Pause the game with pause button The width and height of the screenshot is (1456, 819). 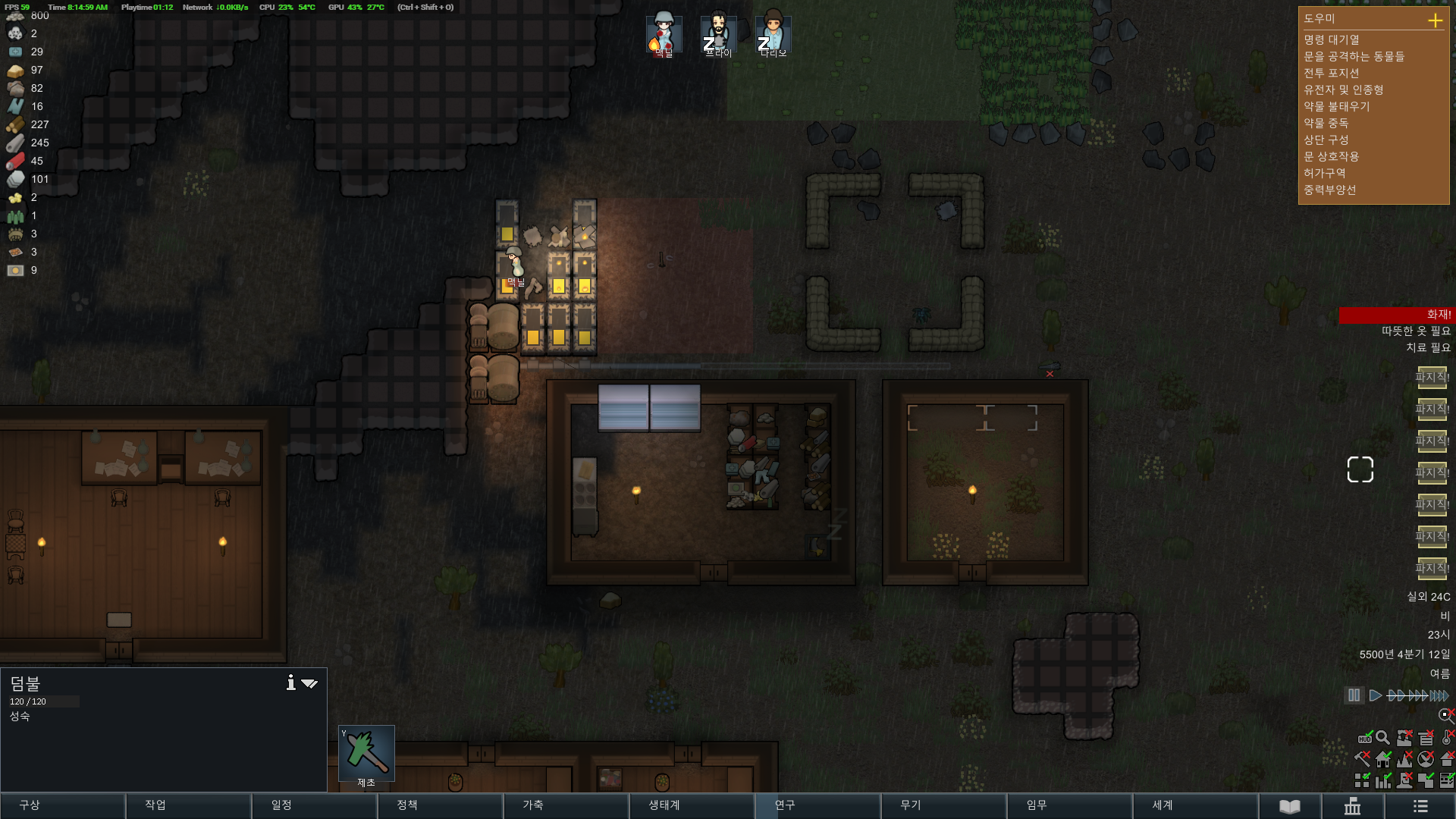1354,695
